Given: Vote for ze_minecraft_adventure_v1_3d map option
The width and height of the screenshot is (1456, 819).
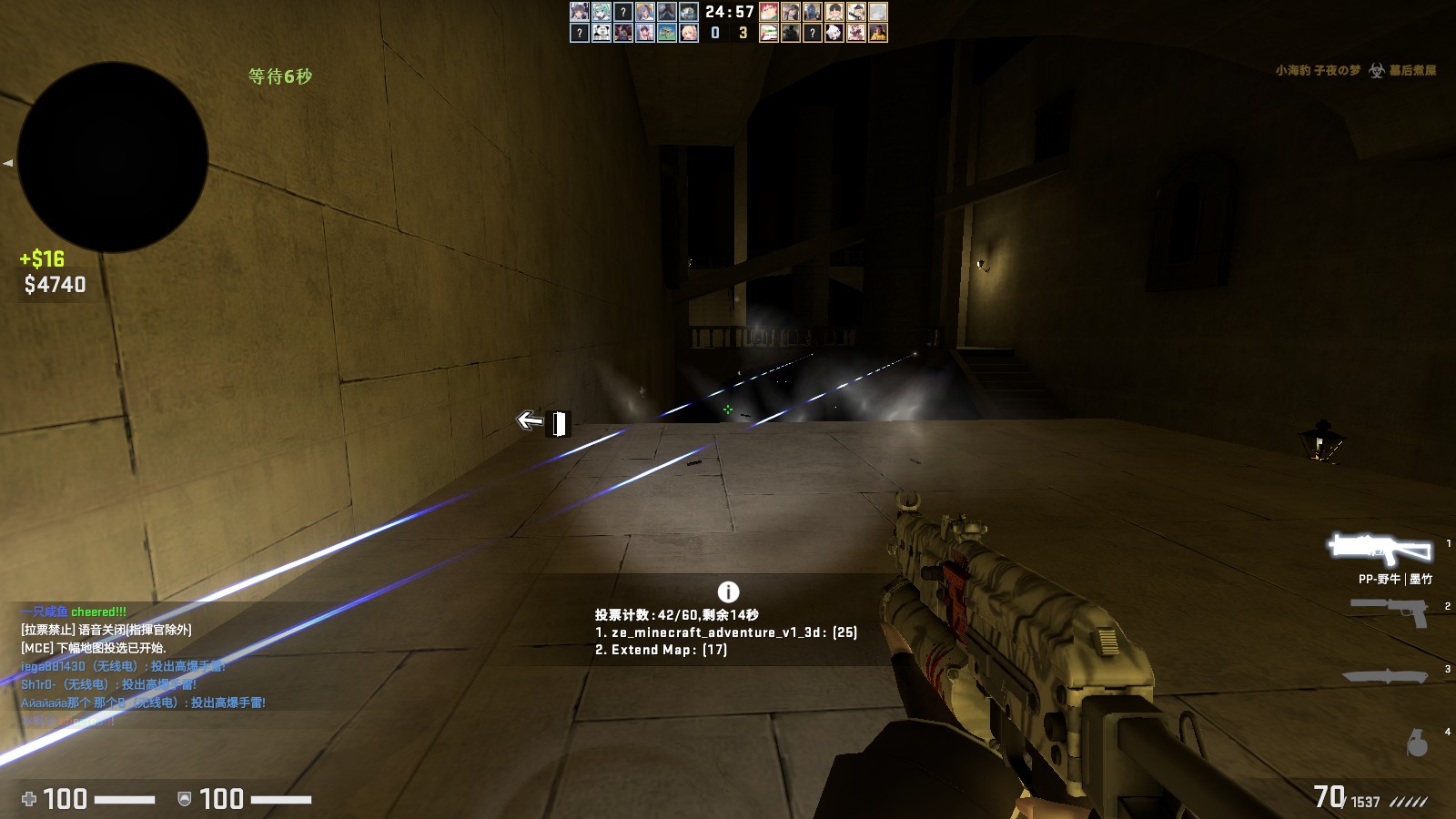Looking at the screenshot, I should pyautogui.click(x=725, y=632).
